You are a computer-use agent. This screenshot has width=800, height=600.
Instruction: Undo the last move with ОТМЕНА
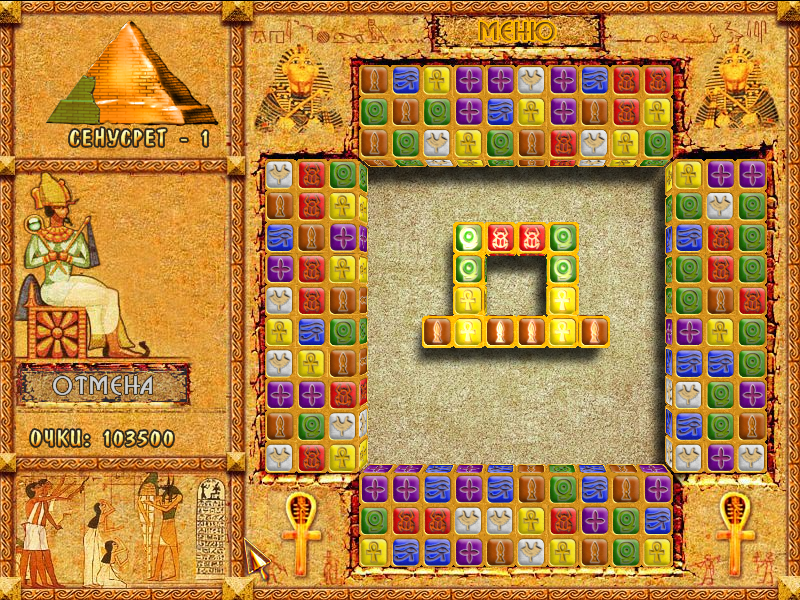[104, 385]
